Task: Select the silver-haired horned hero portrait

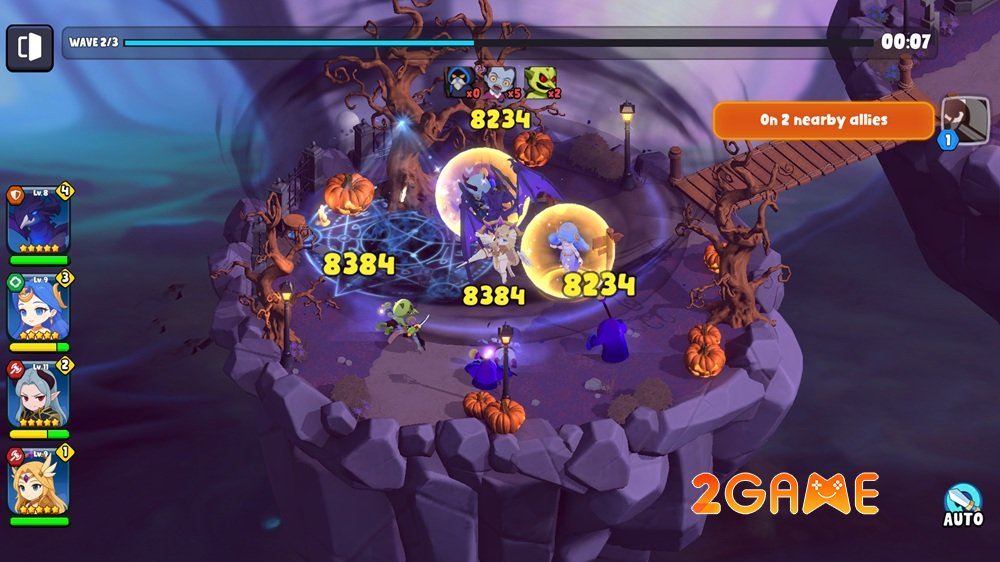Action: click(38, 392)
